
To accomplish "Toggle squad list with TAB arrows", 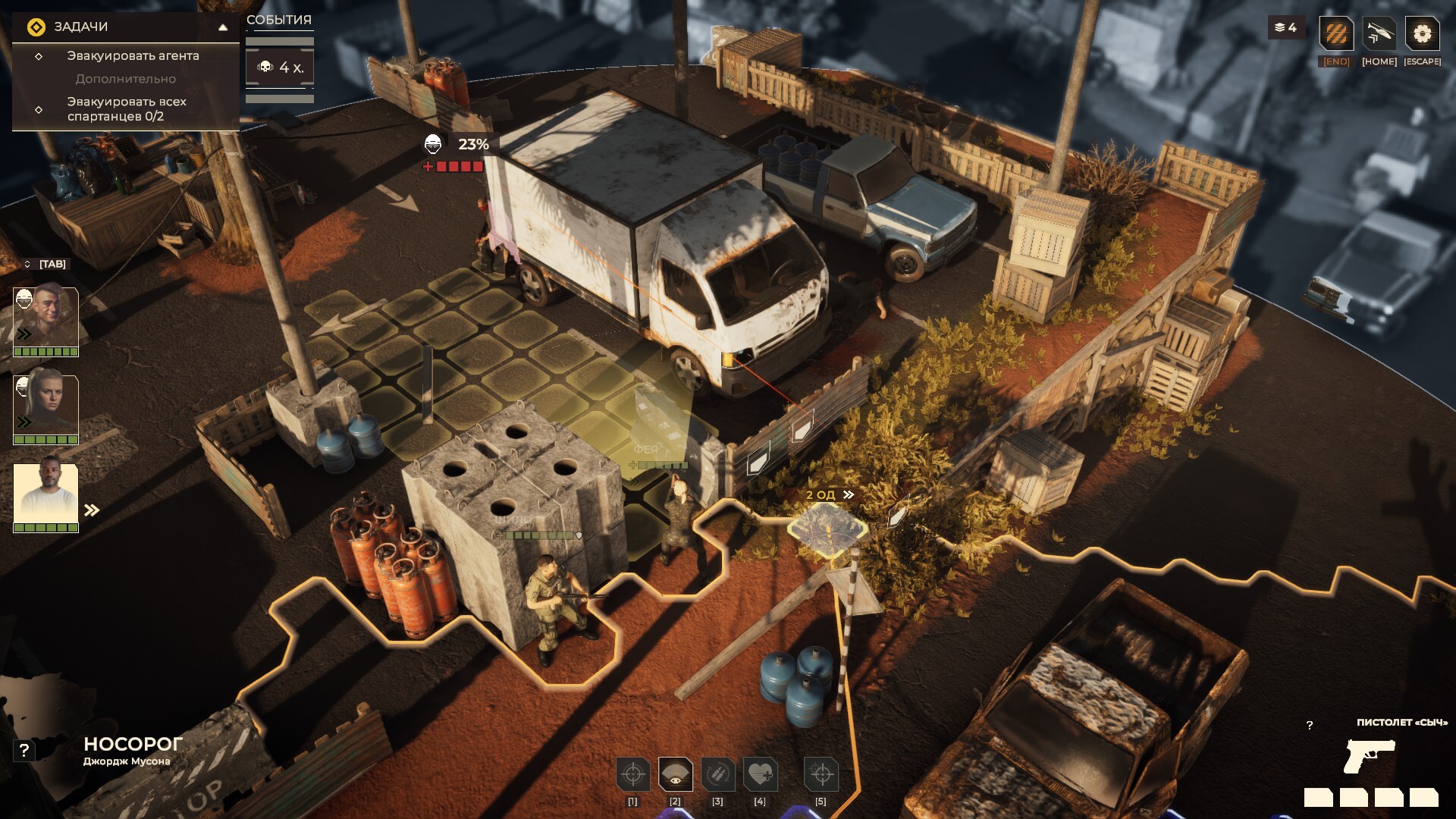I will click(x=28, y=264).
